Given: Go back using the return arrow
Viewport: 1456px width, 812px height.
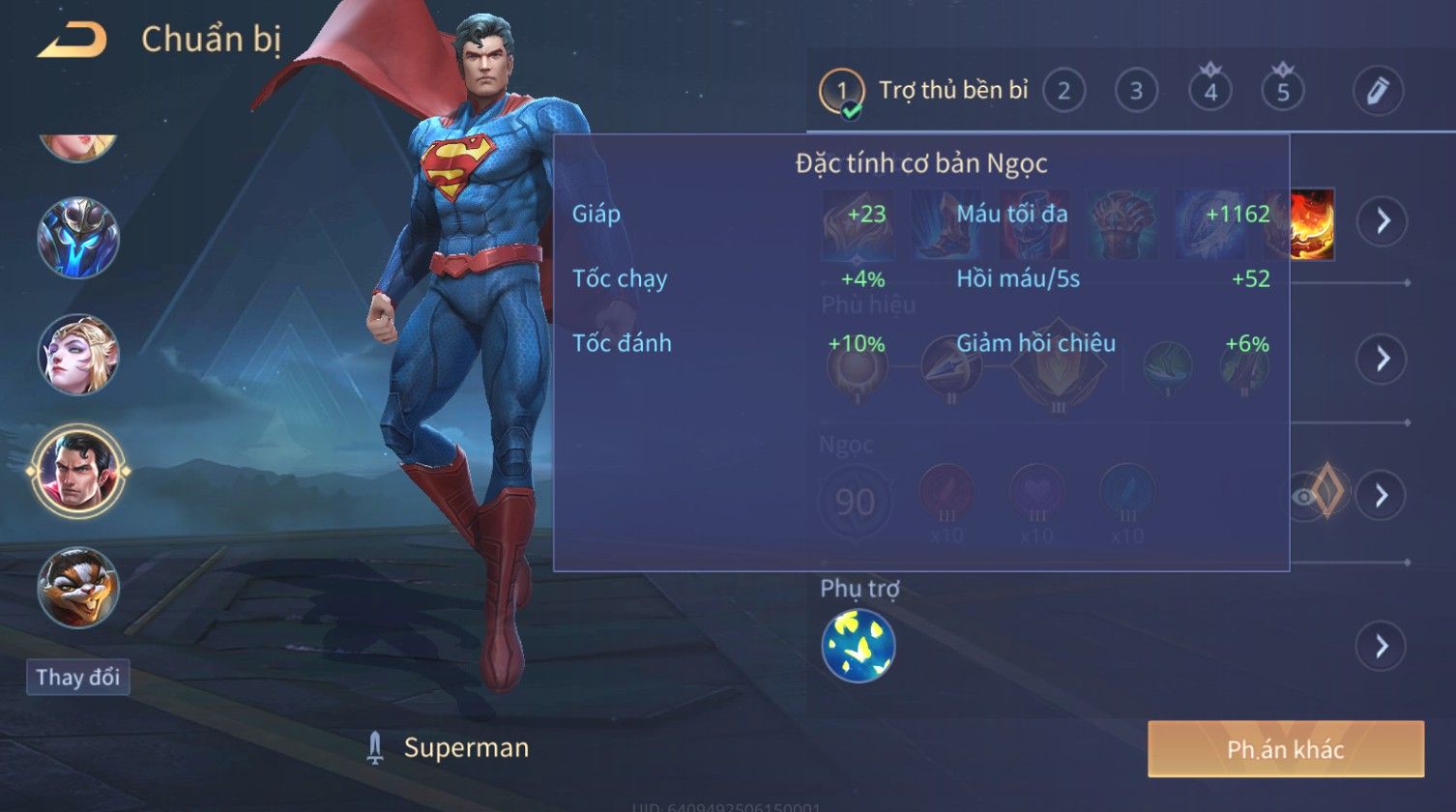Looking at the screenshot, I should pyautogui.click(x=72, y=41).
